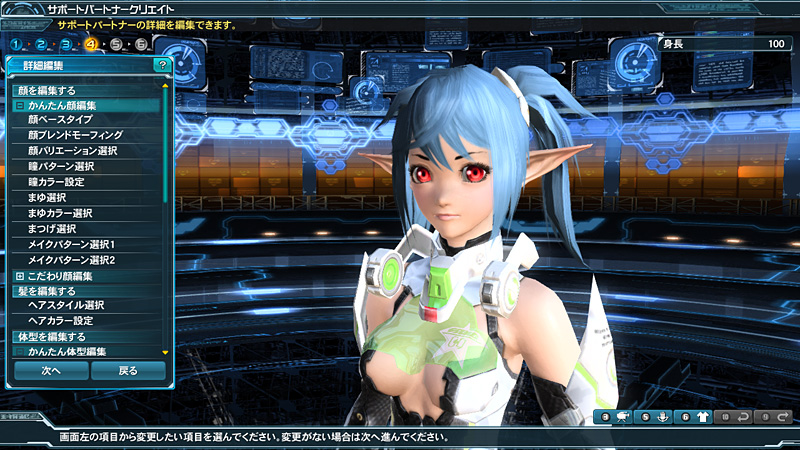
Task: Click the 次へ next button
Action: [51, 370]
